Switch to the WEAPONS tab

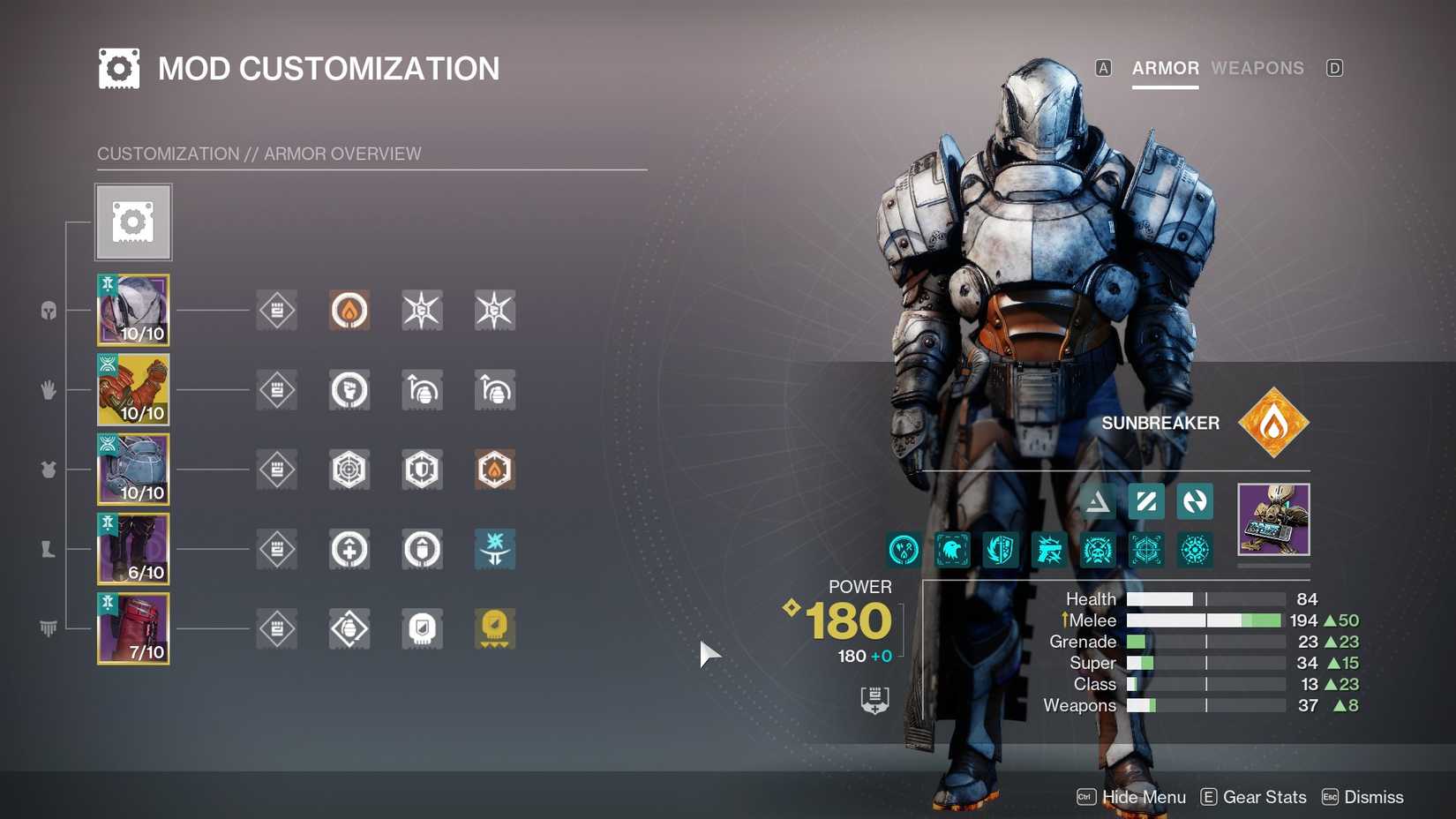click(x=1258, y=68)
